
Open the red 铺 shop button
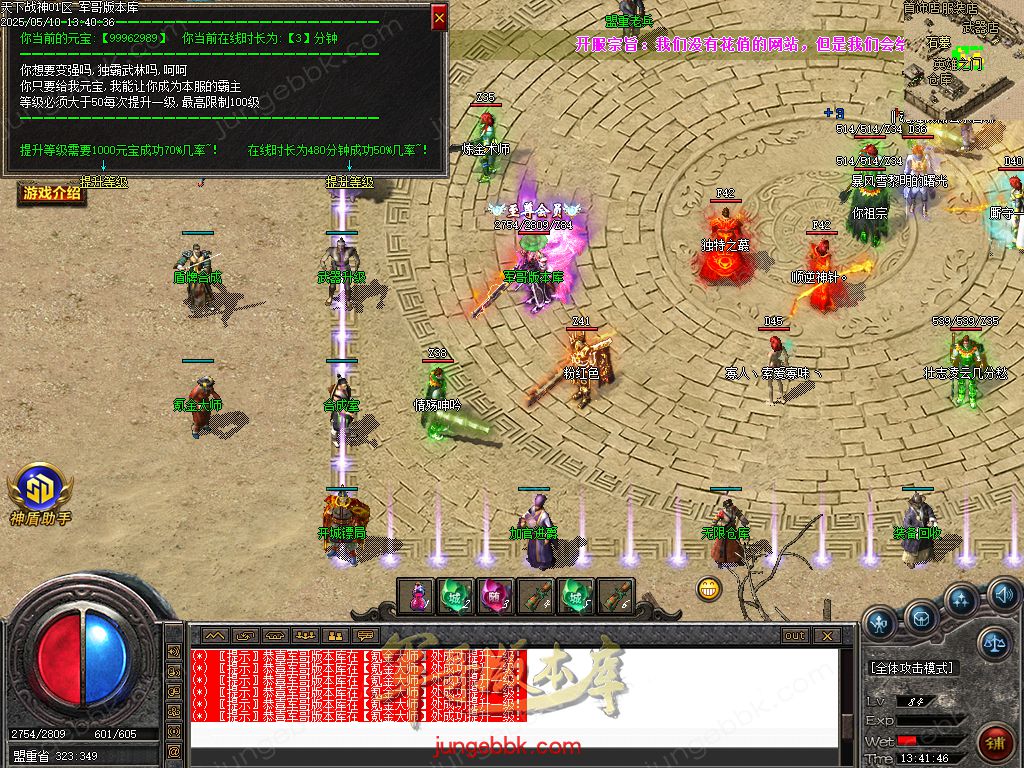[x=996, y=741]
